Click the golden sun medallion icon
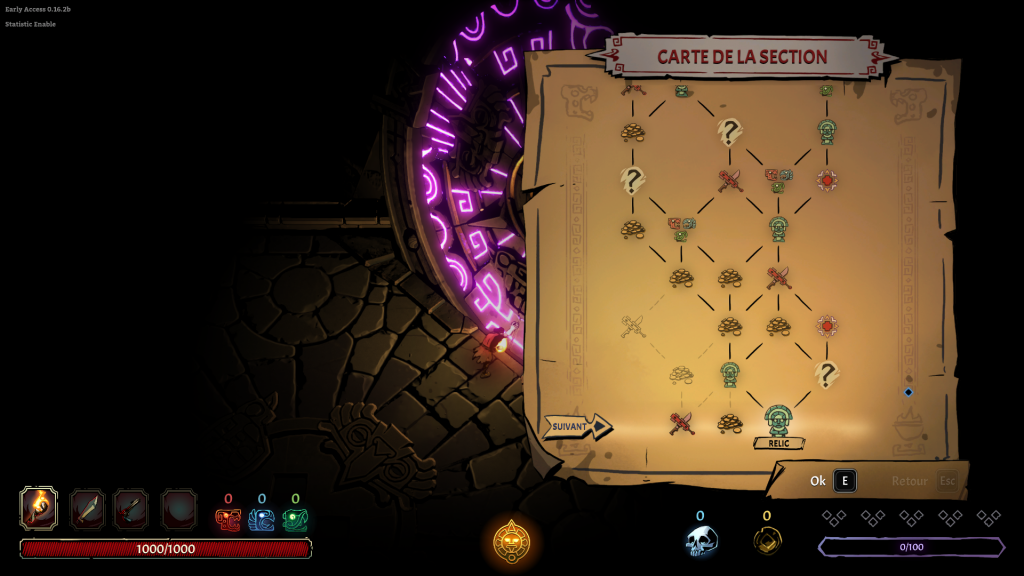 [512, 540]
